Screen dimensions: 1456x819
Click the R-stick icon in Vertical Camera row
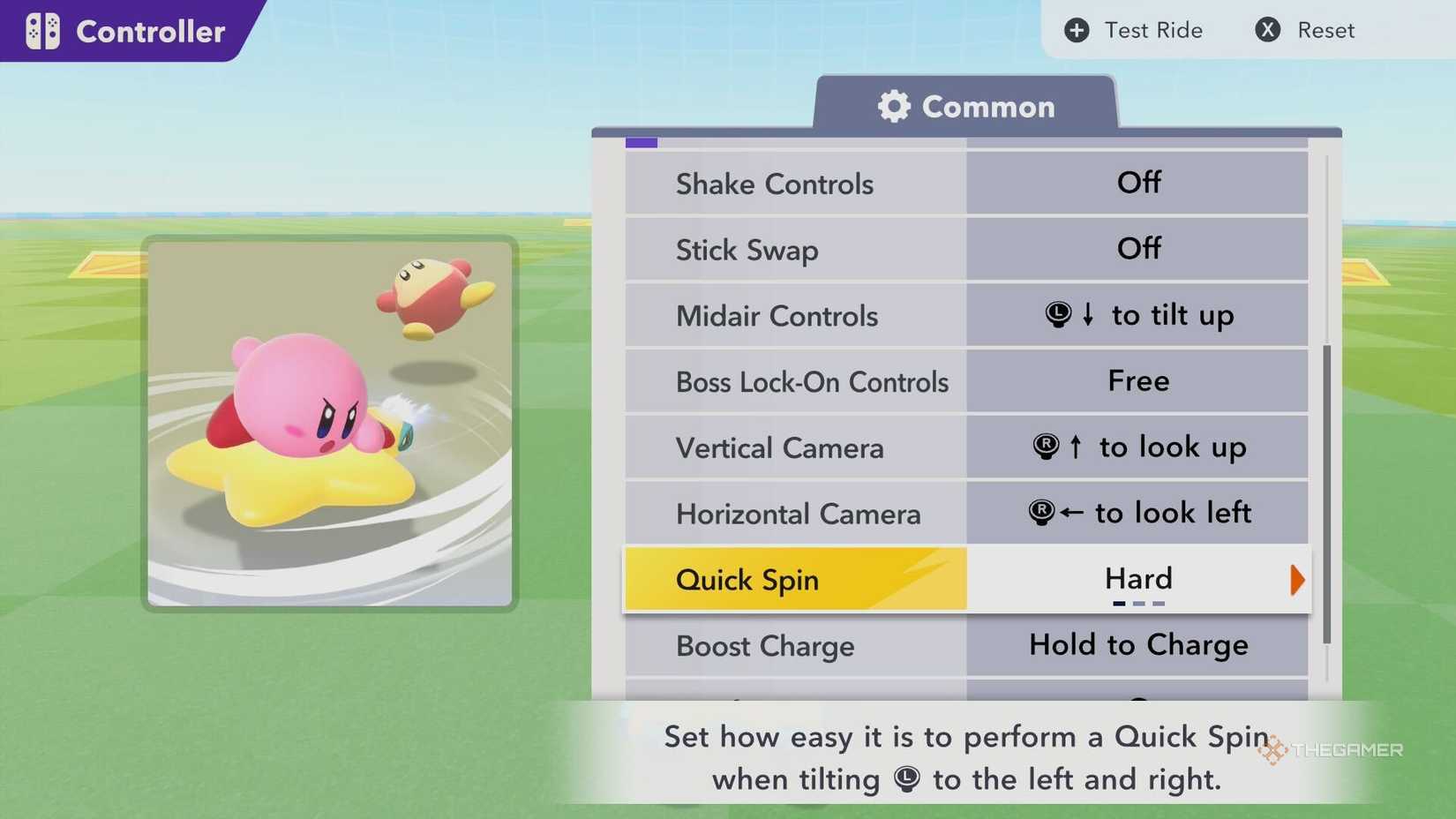click(x=1046, y=447)
